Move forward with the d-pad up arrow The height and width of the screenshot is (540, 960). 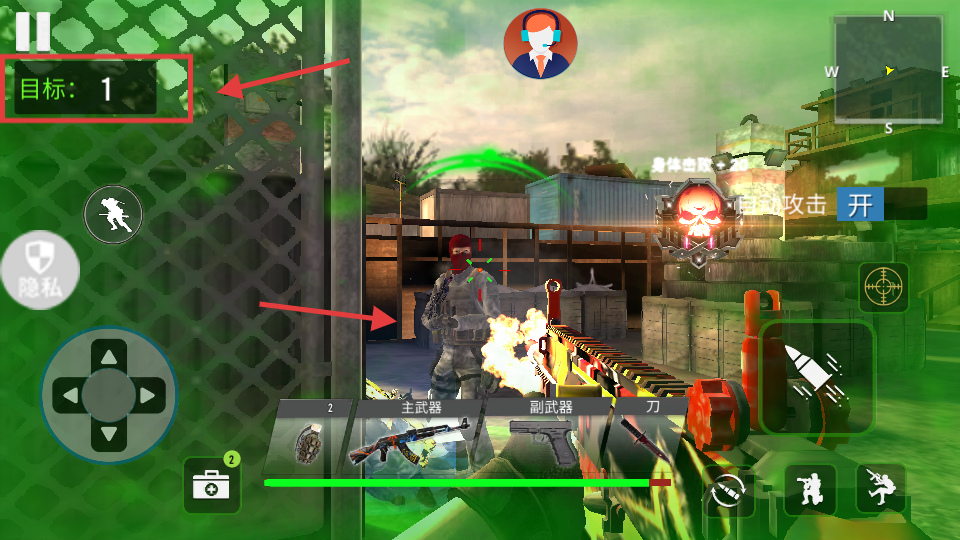coord(109,355)
